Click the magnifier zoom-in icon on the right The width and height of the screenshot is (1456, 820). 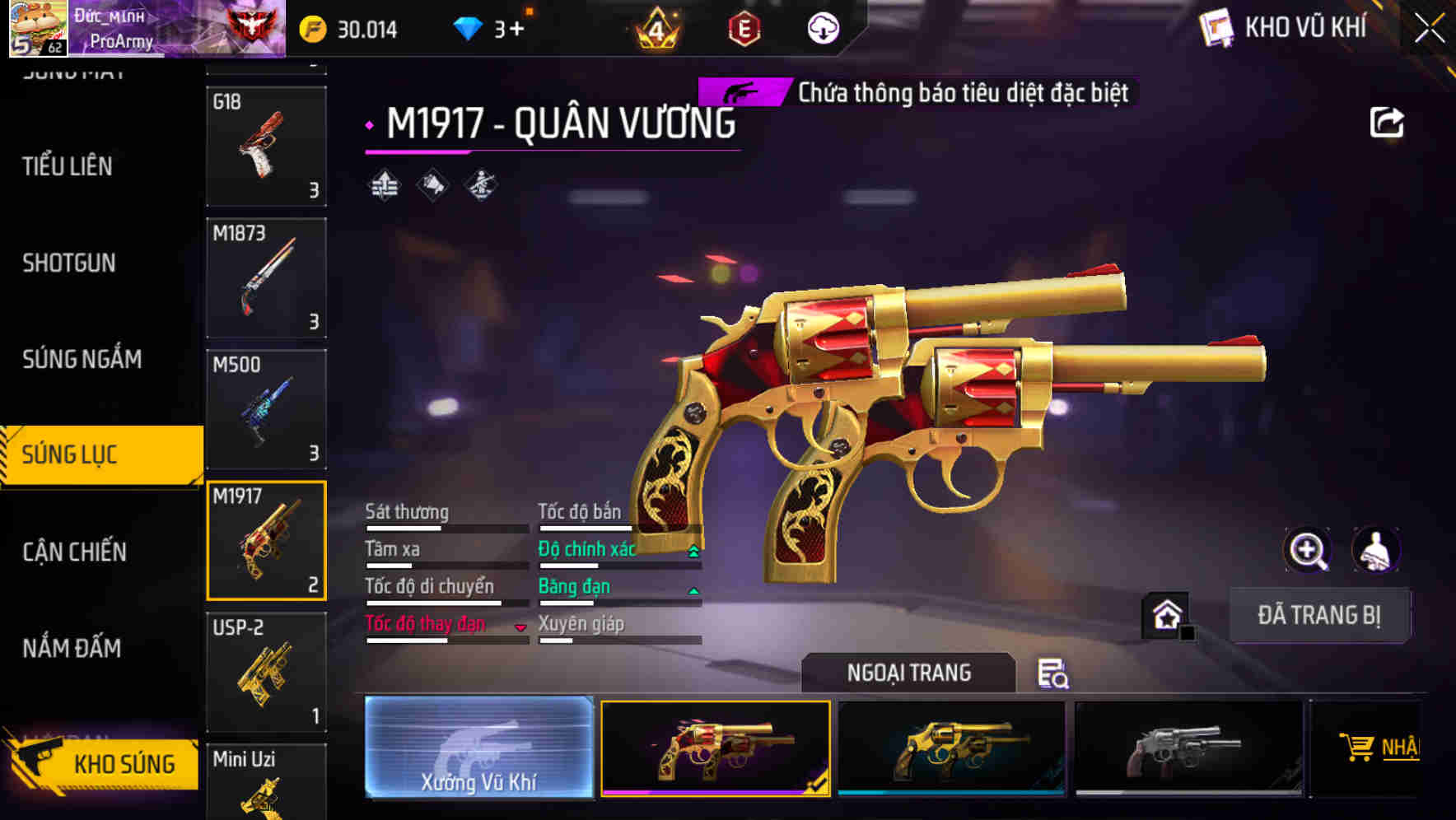pos(1308,550)
